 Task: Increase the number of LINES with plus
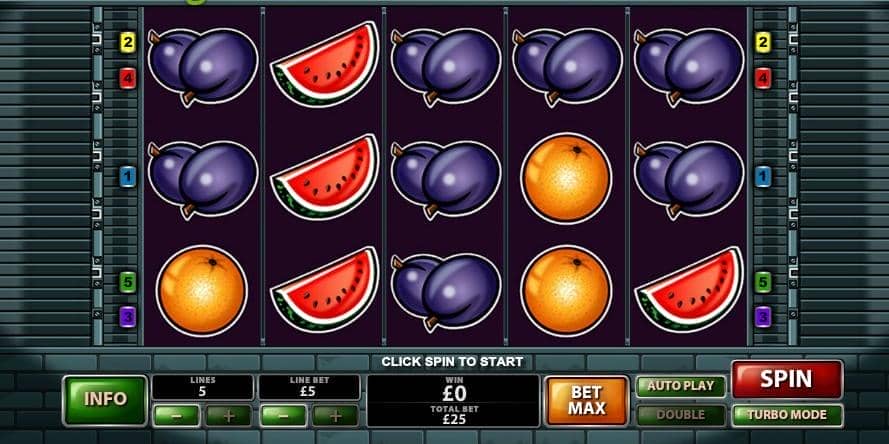229,415
